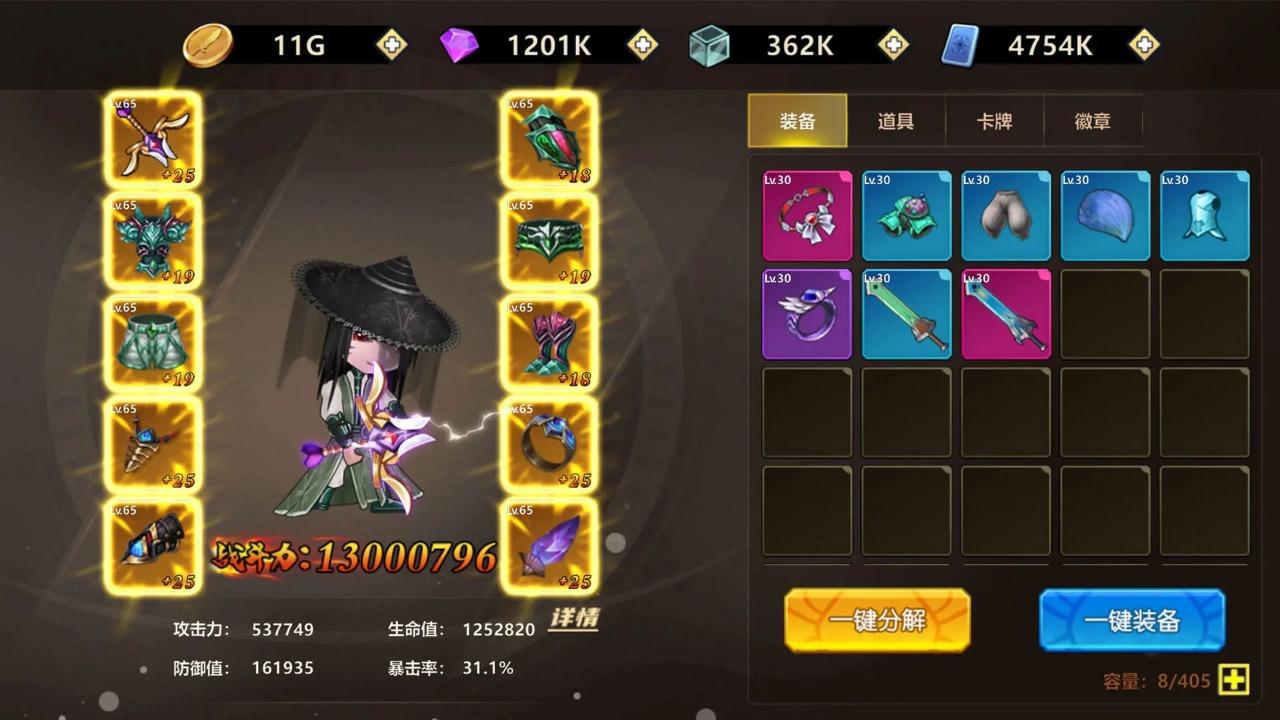Pick the Lv.30 blue hat in inventory
The width and height of the screenshot is (1280, 720).
tap(1105, 215)
